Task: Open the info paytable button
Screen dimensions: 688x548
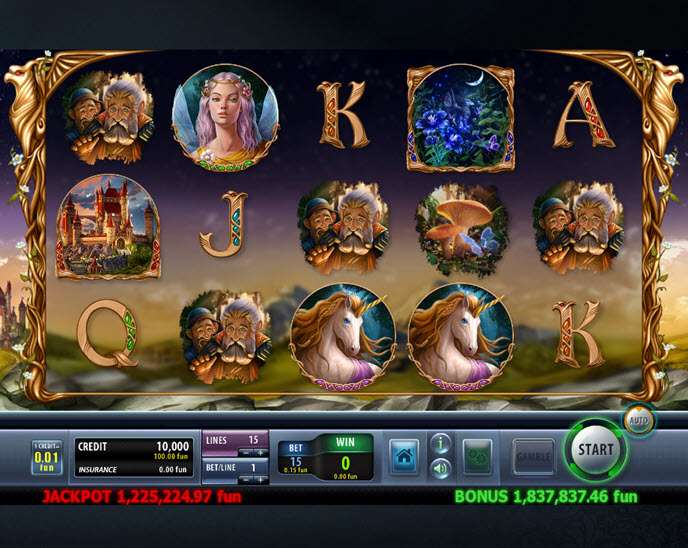Action: [x=440, y=443]
